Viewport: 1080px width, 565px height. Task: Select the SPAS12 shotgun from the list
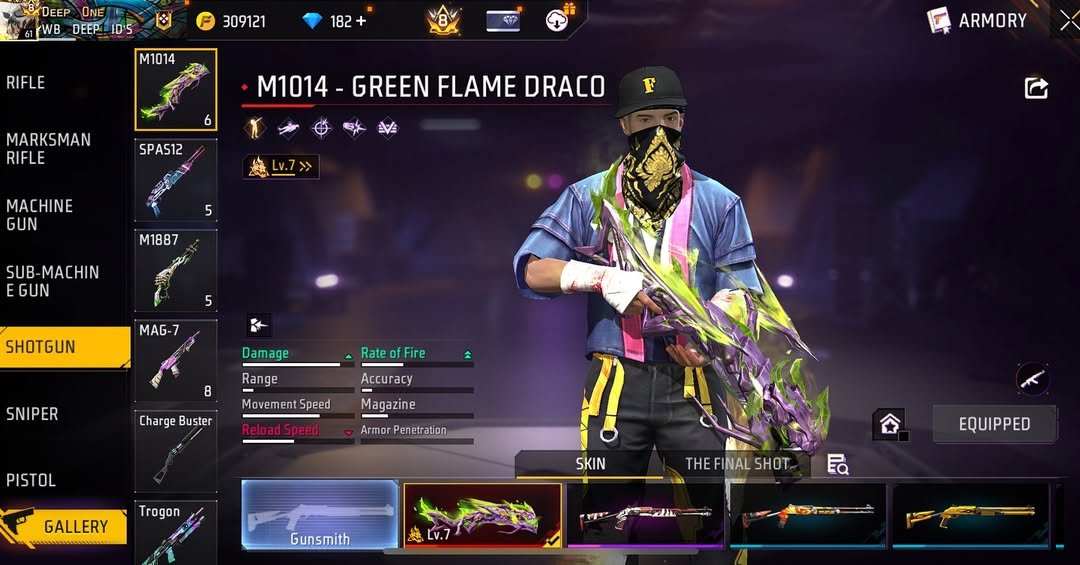[x=176, y=180]
